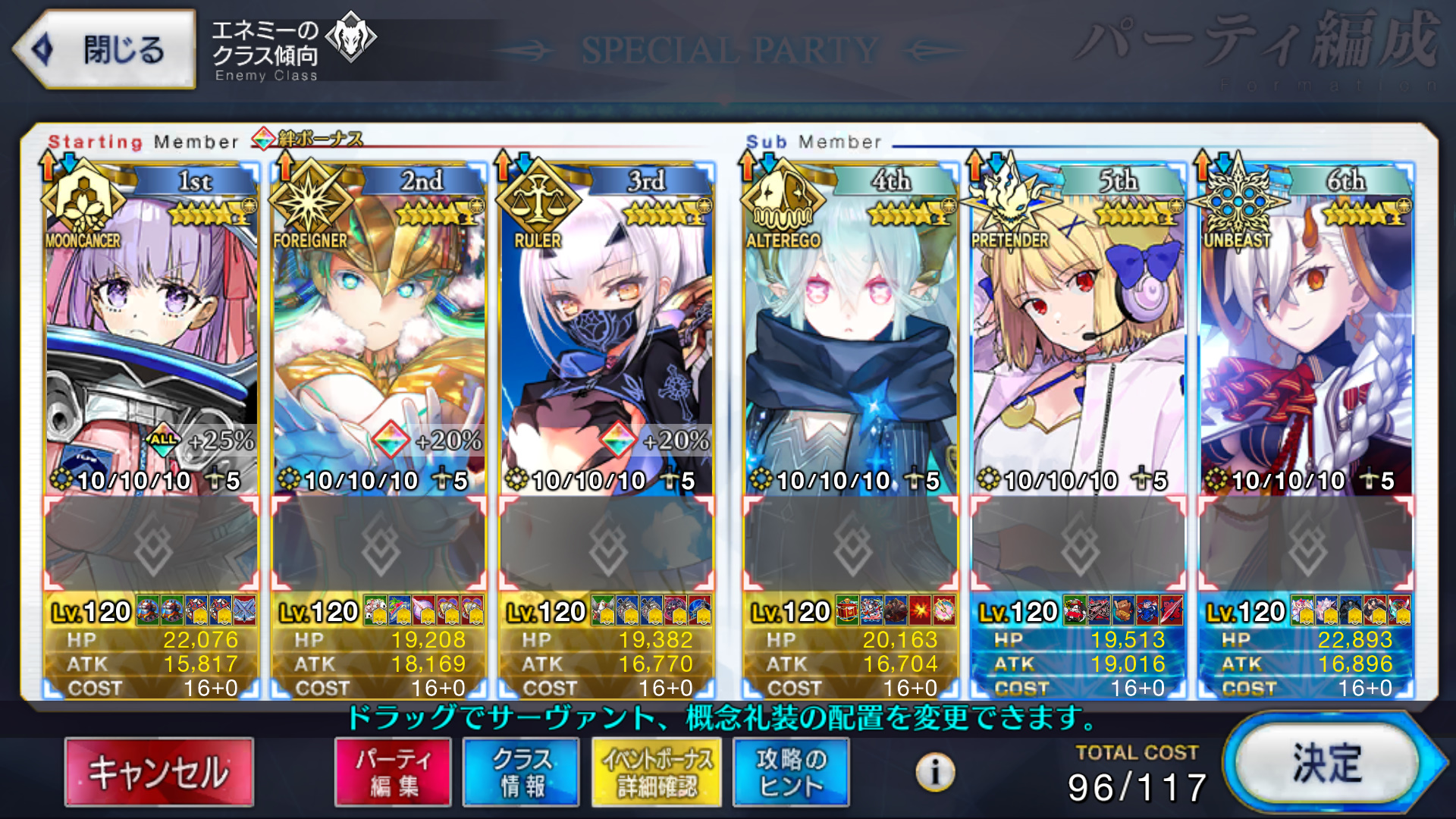
Task: Open Unbeast's empty craft essence slot
Action: (x=1306, y=544)
